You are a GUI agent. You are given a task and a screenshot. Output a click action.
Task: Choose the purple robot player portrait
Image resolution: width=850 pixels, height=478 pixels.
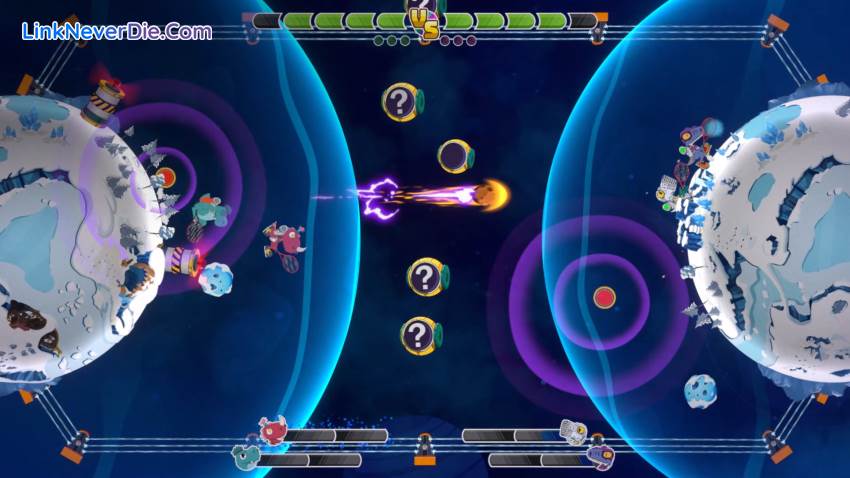(x=600, y=457)
